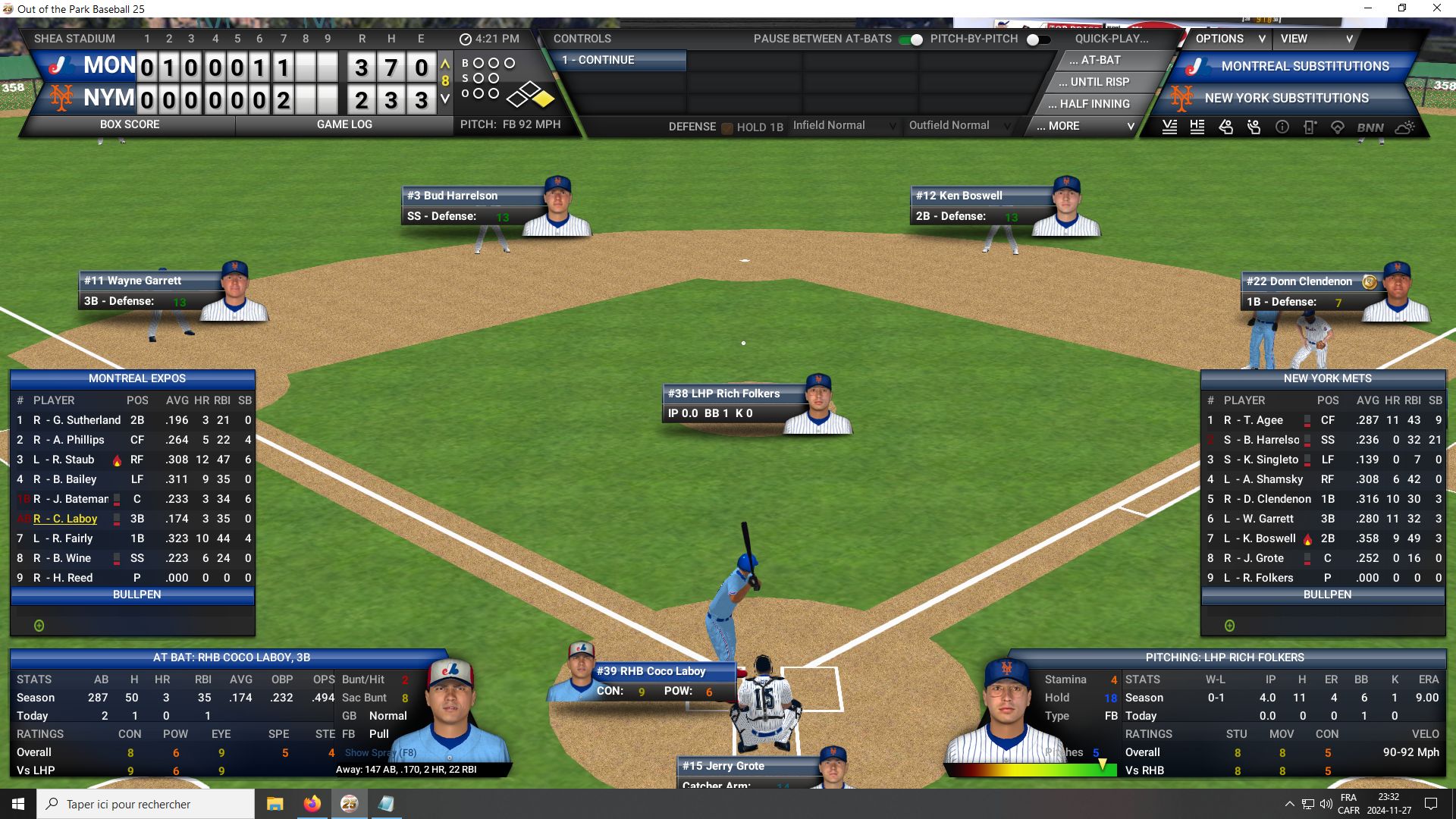Screen dimensions: 1456x819
Task: Open the BNN news icon
Action: pyautogui.click(x=1370, y=127)
